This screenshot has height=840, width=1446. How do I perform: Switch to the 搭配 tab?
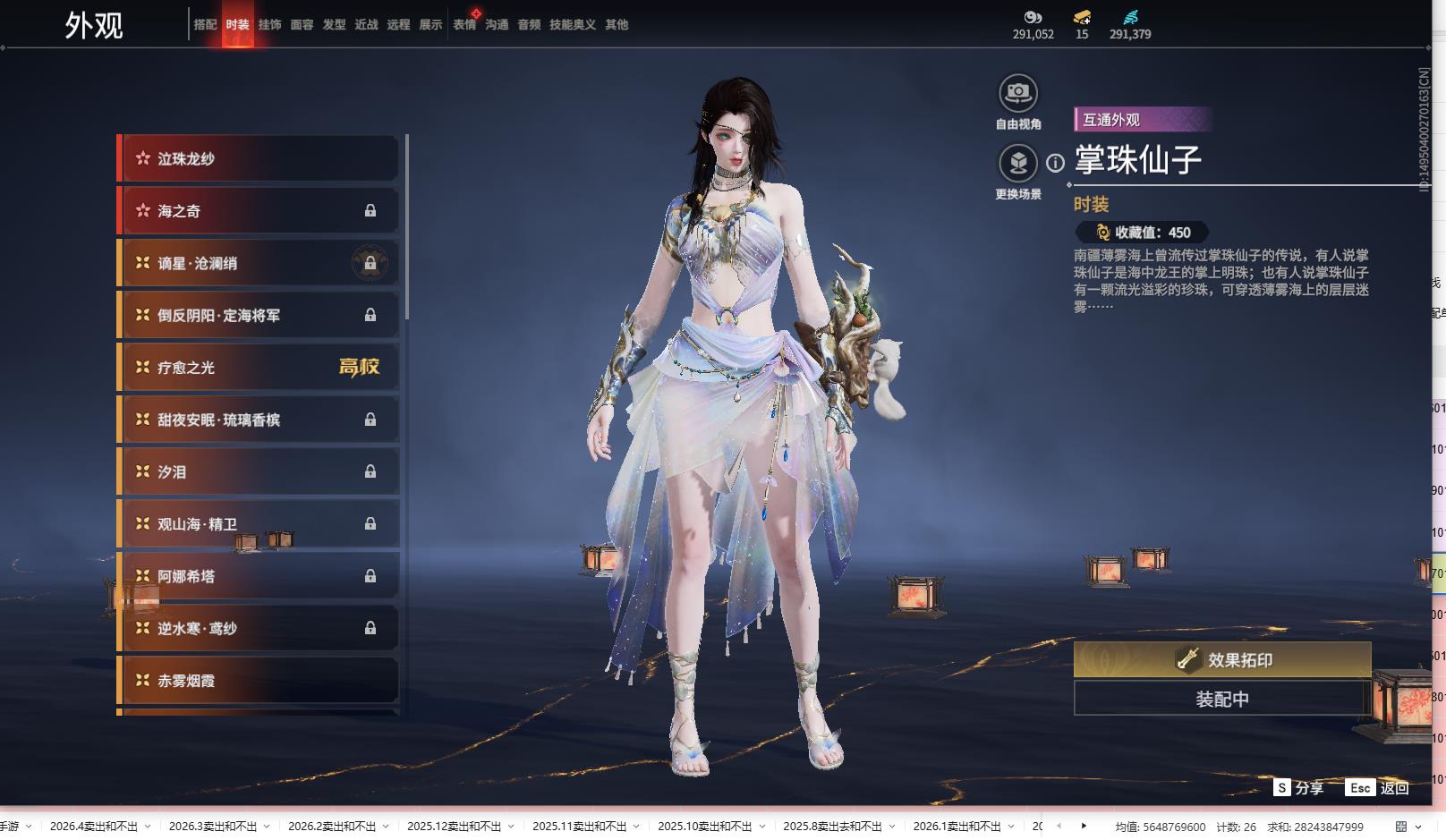(x=205, y=25)
